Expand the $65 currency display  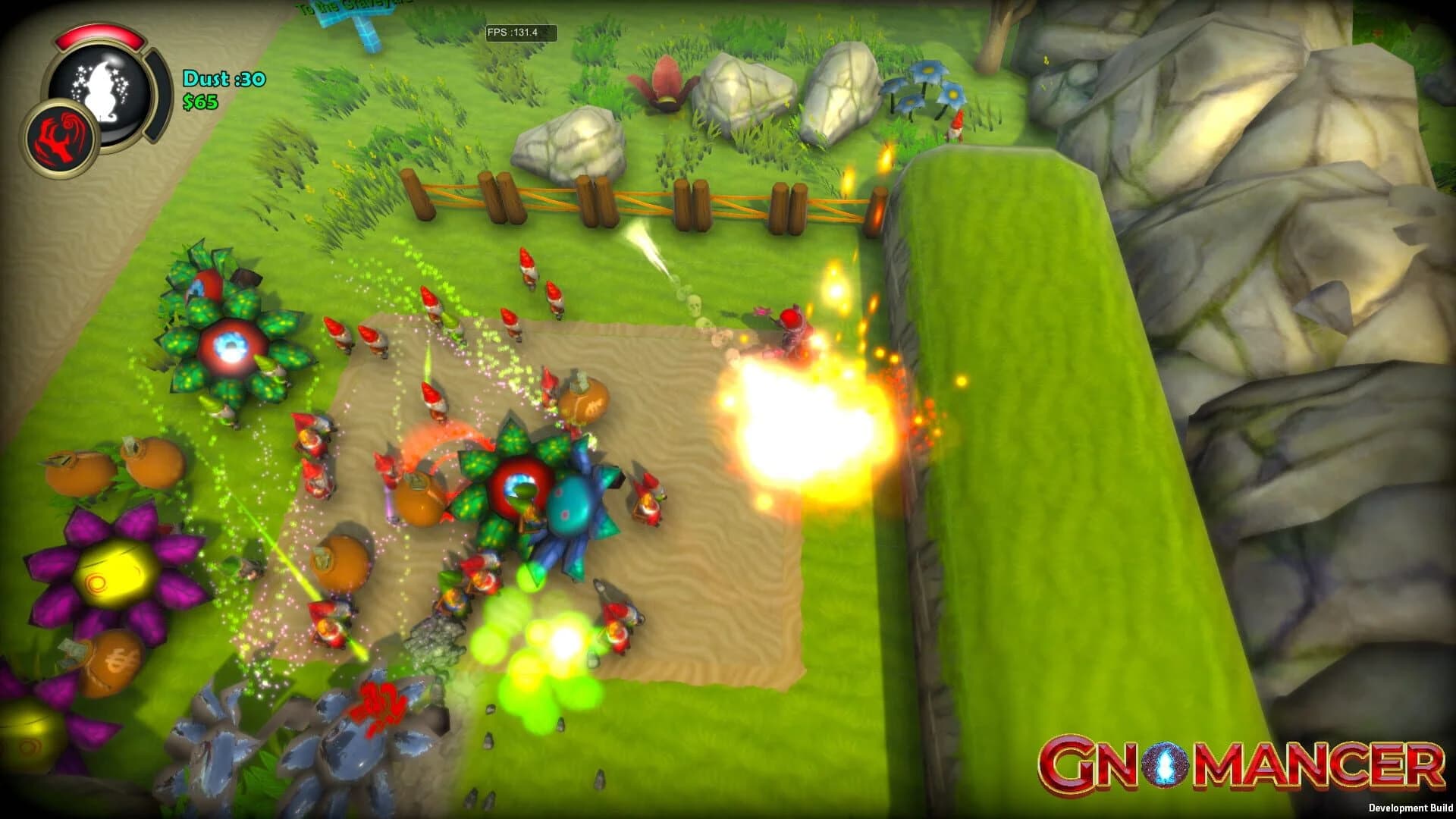202,100
